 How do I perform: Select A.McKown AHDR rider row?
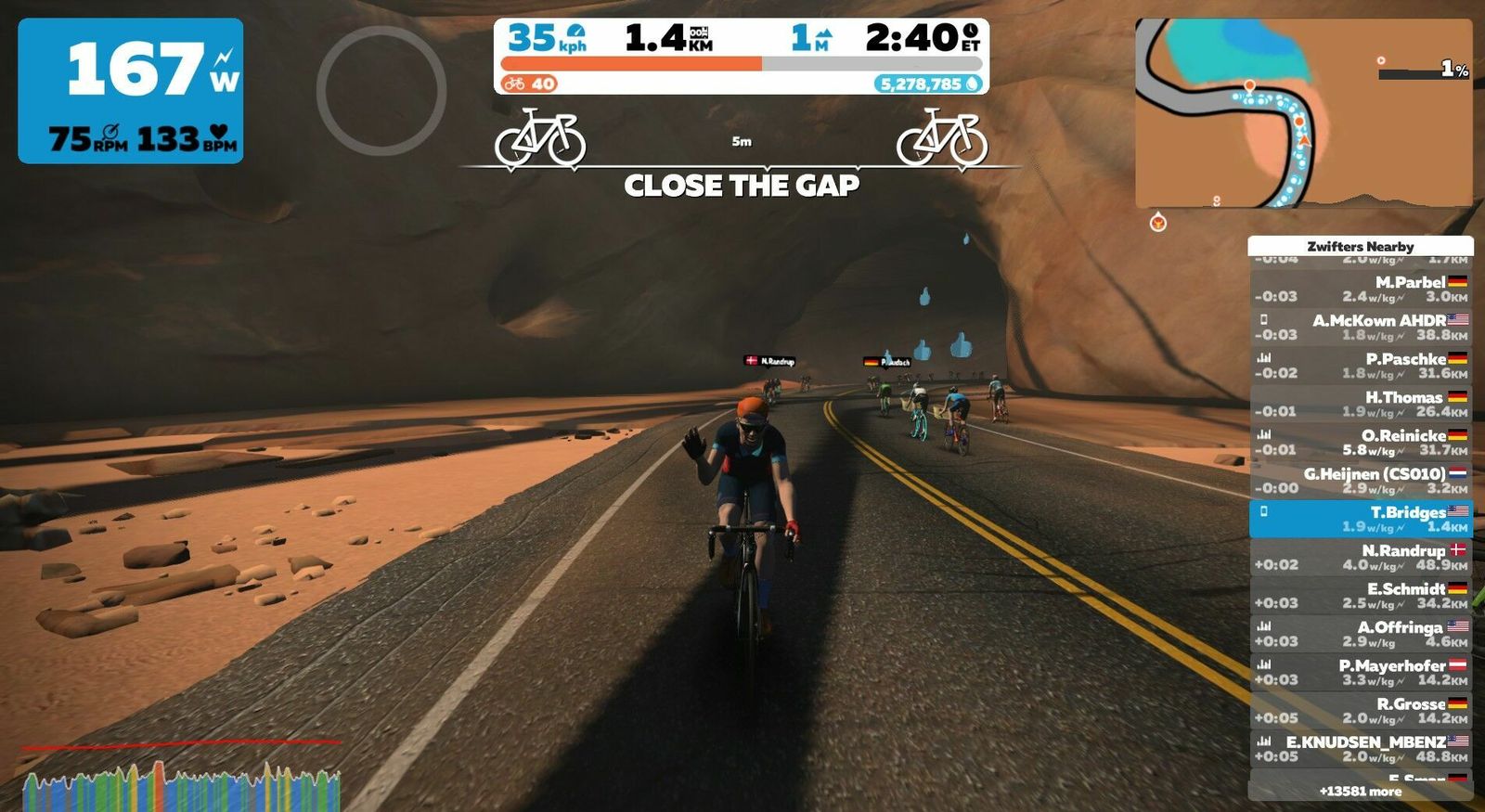(1360, 327)
